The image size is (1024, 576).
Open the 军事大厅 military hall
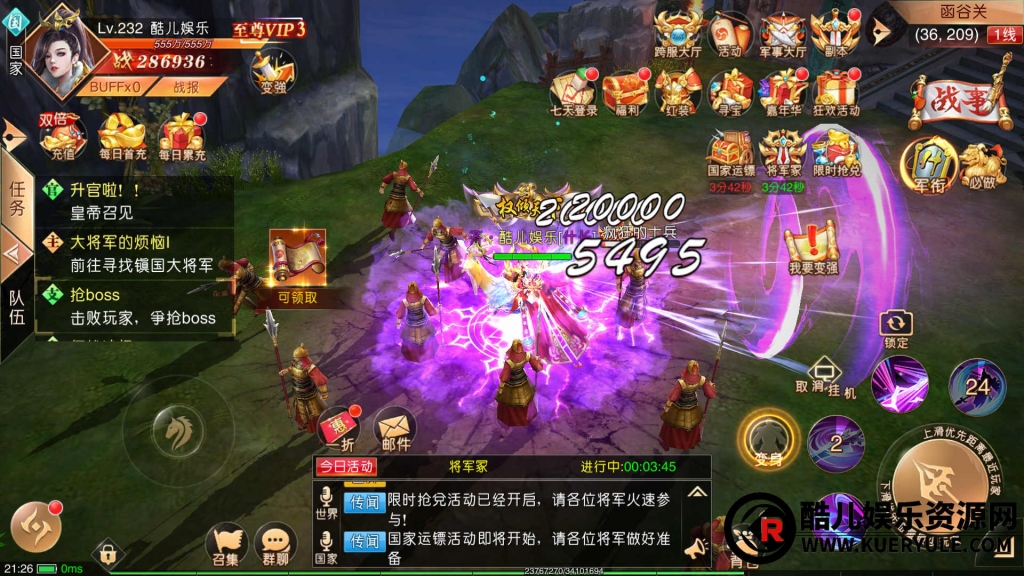click(x=782, y=32)
